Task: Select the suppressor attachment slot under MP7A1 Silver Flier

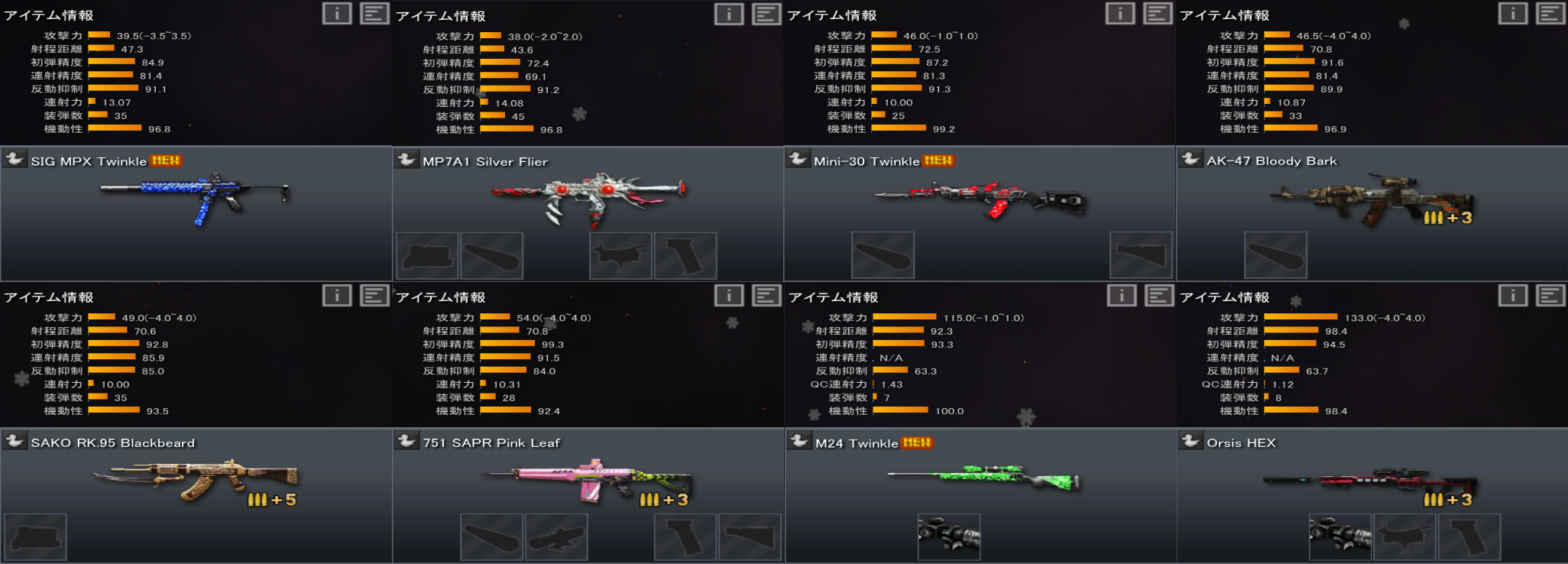Action: click(x=493, y=255)
